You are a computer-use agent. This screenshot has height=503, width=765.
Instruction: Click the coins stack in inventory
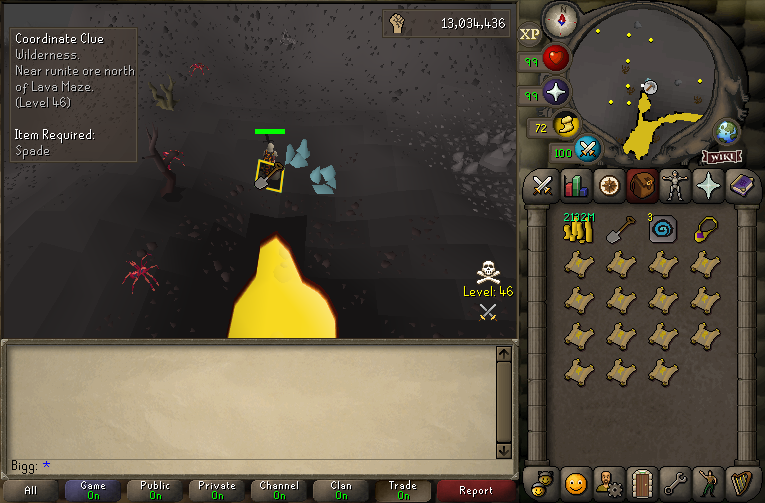[x=577, y=230]
